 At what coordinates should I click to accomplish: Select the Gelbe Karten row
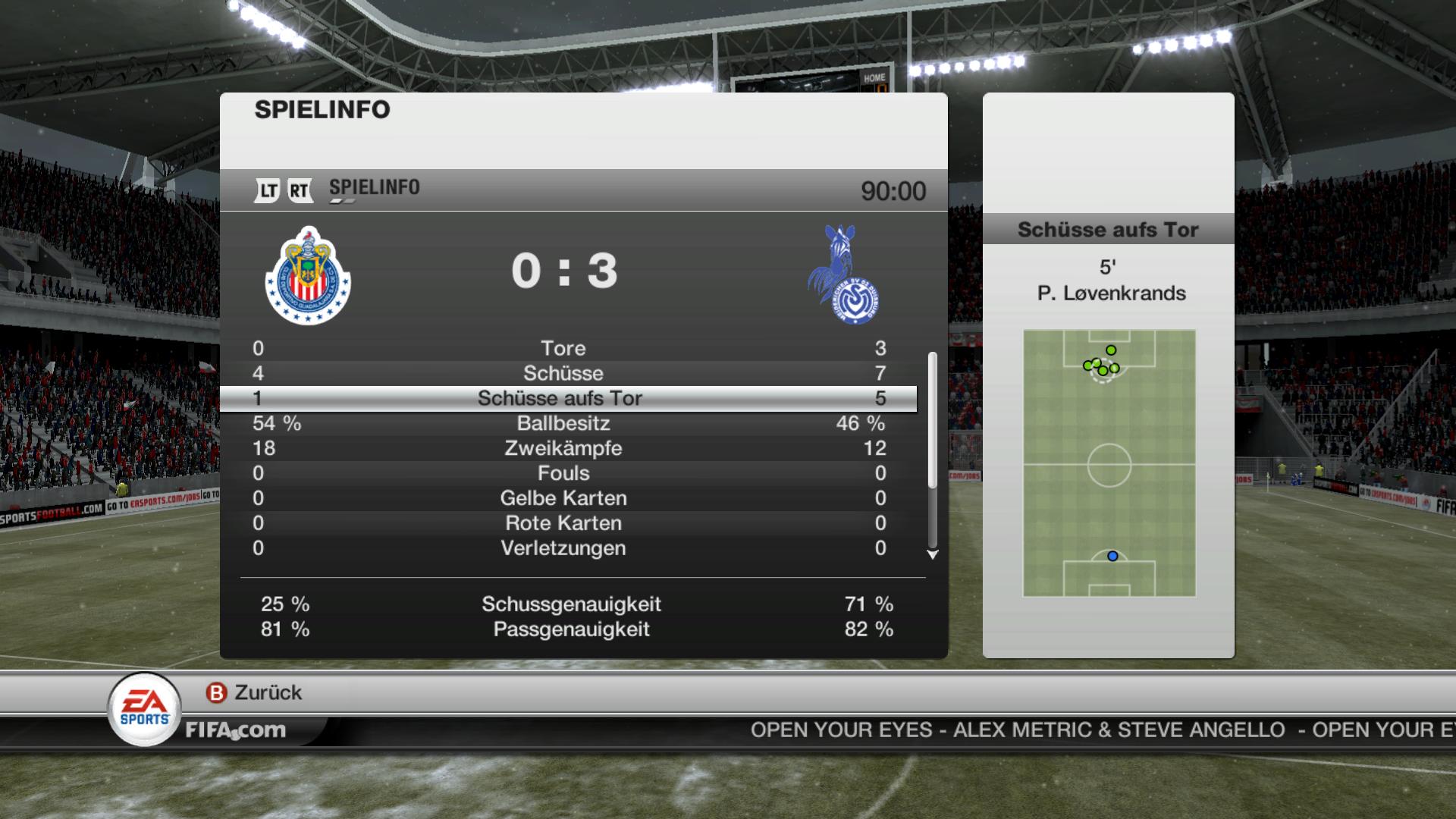pyautogui.click(x=563, y=498)
